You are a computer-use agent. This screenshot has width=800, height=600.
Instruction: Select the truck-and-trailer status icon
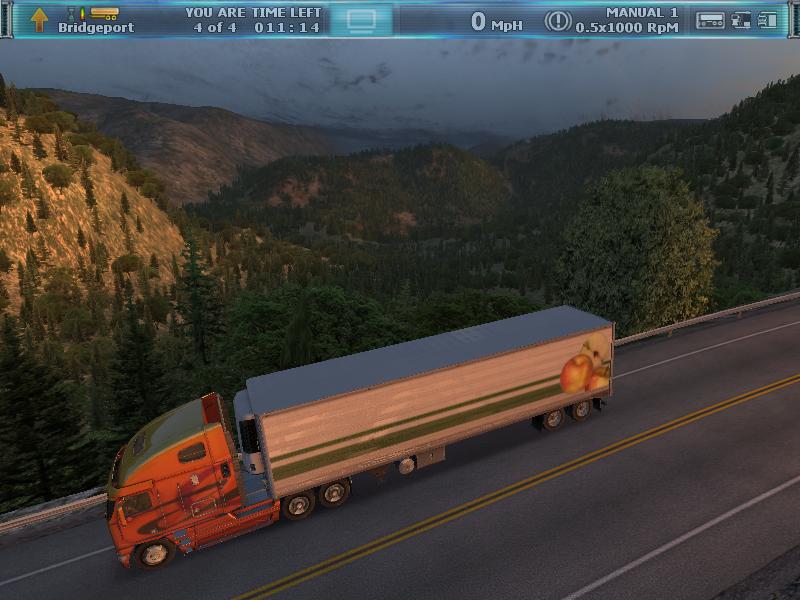click(741, 20)
